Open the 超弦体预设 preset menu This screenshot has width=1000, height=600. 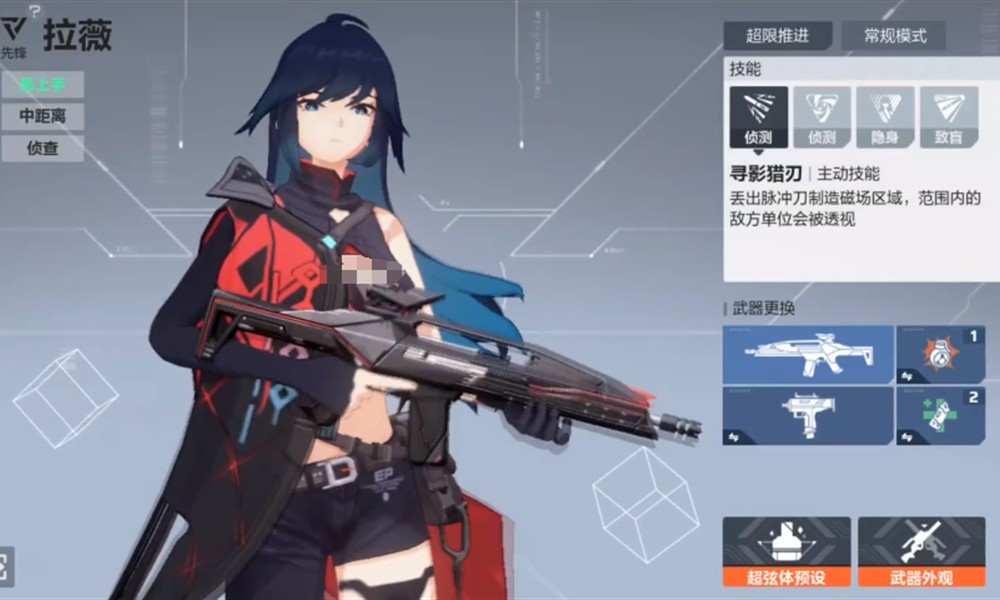click(787, 551)
